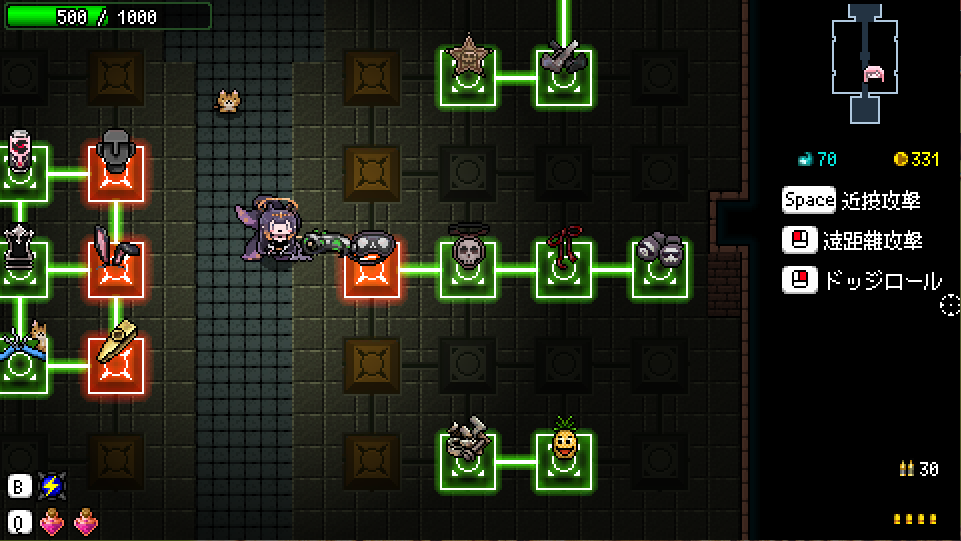Activate the lightning bolt skill icon
This screenshot has width=961, height=541.
coord(51,487)
